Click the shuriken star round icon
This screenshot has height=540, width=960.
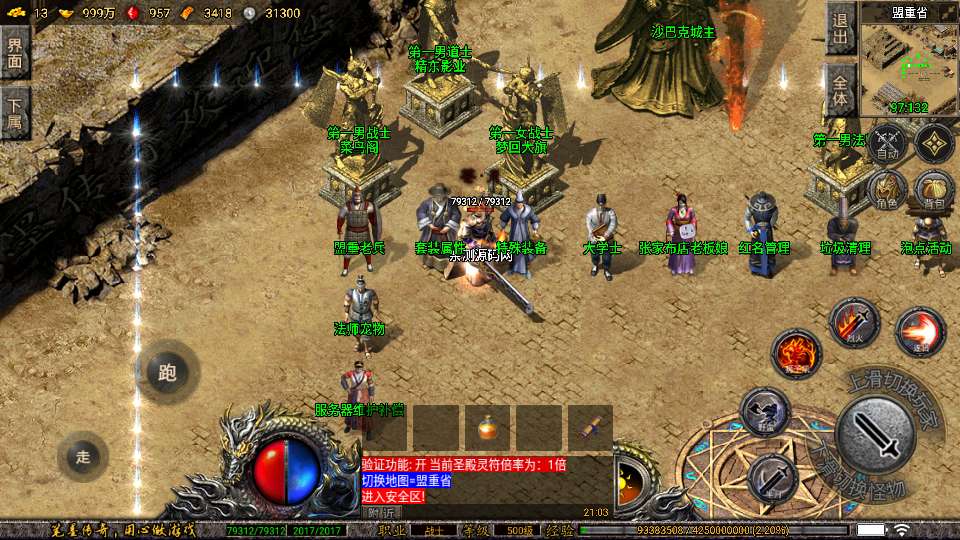pos(935,144)
